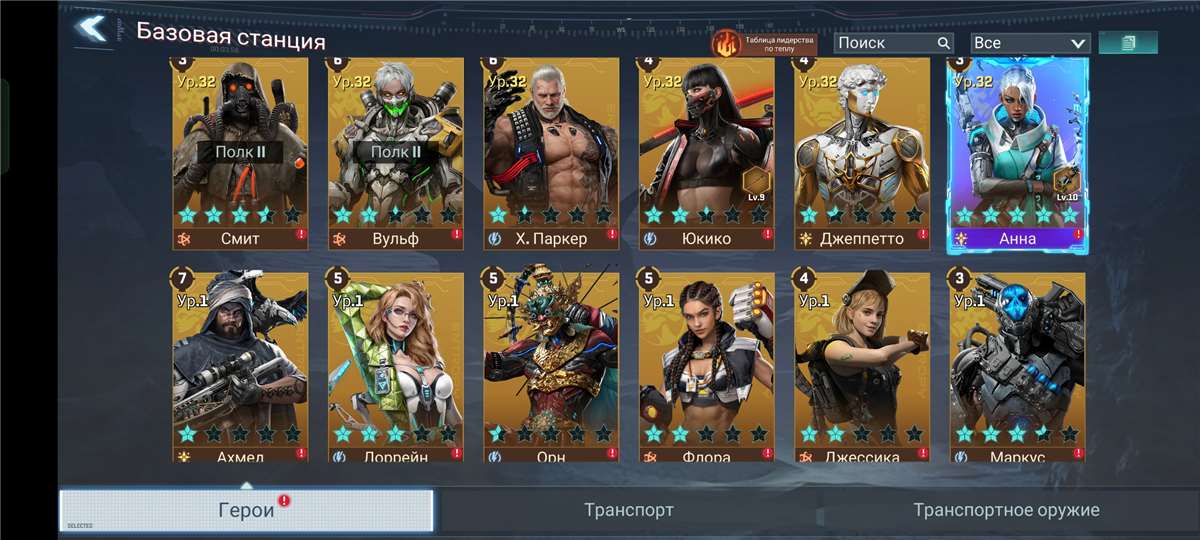Pick the Флора hero card

(707, 365)
